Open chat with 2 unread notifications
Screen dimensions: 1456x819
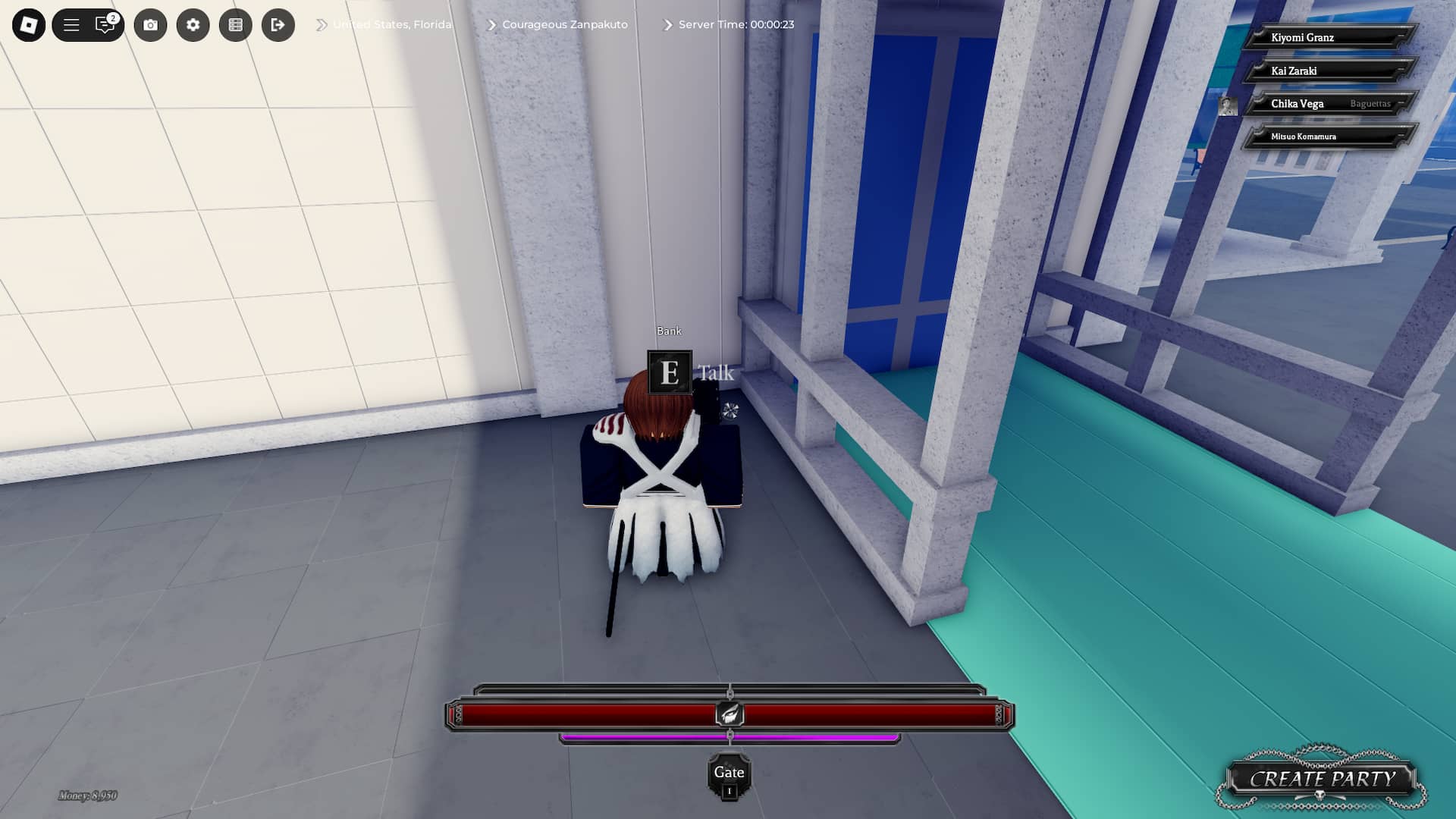(x=105, y=25)
